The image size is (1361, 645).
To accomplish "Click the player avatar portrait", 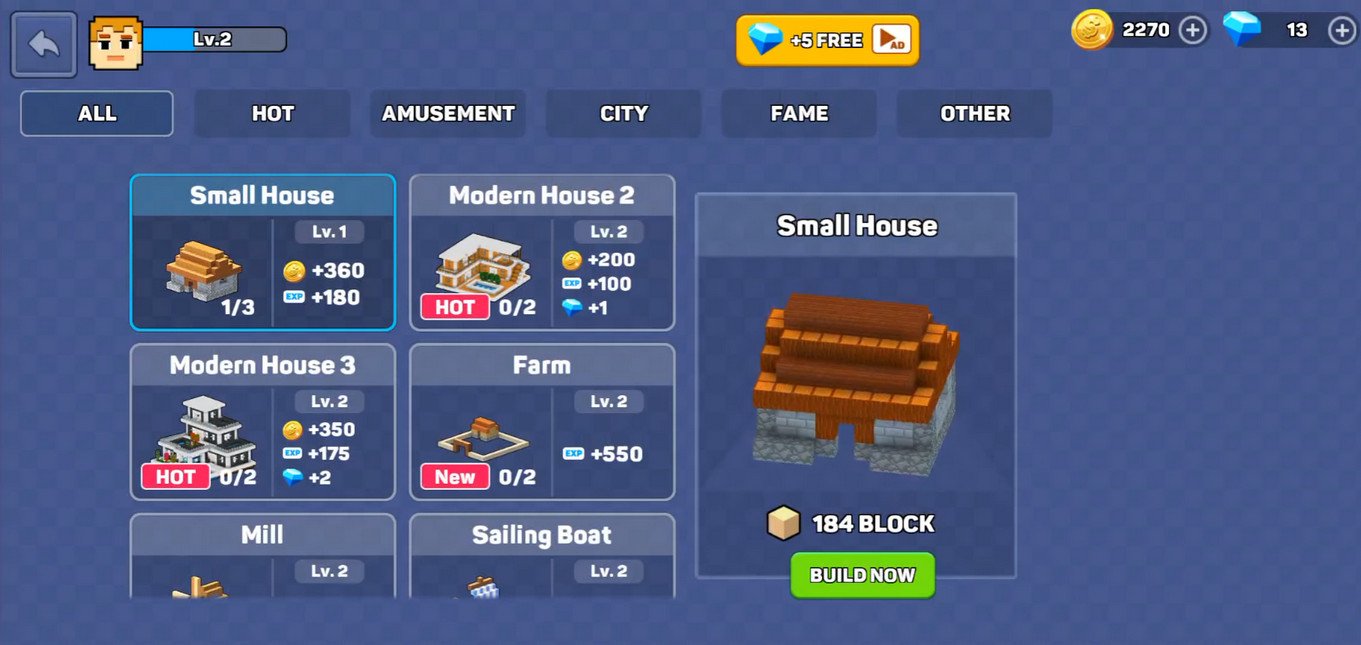I will (116, 43).
